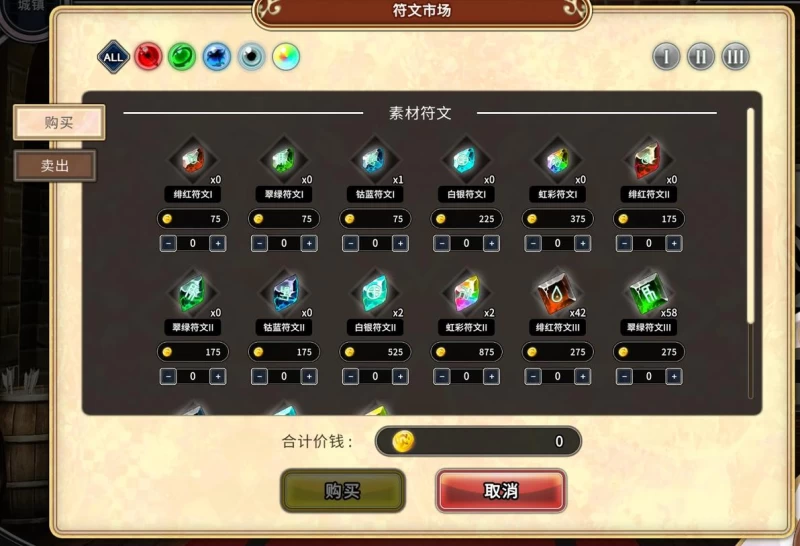The image size is (800, 546).
Task: Confirm purchase with the green 购买 button
Action: [x=343, y=491]
